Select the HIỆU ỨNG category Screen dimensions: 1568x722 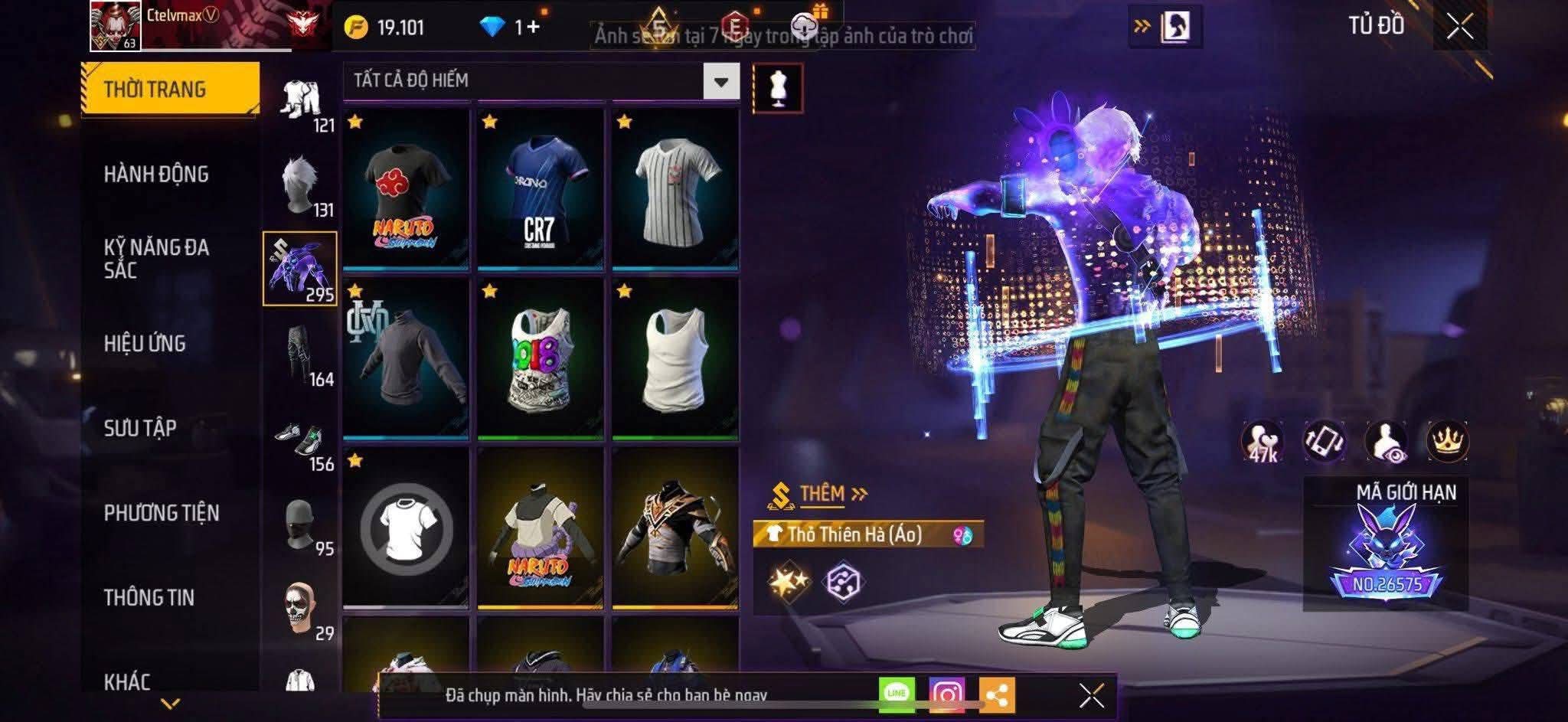coord(145,344)
